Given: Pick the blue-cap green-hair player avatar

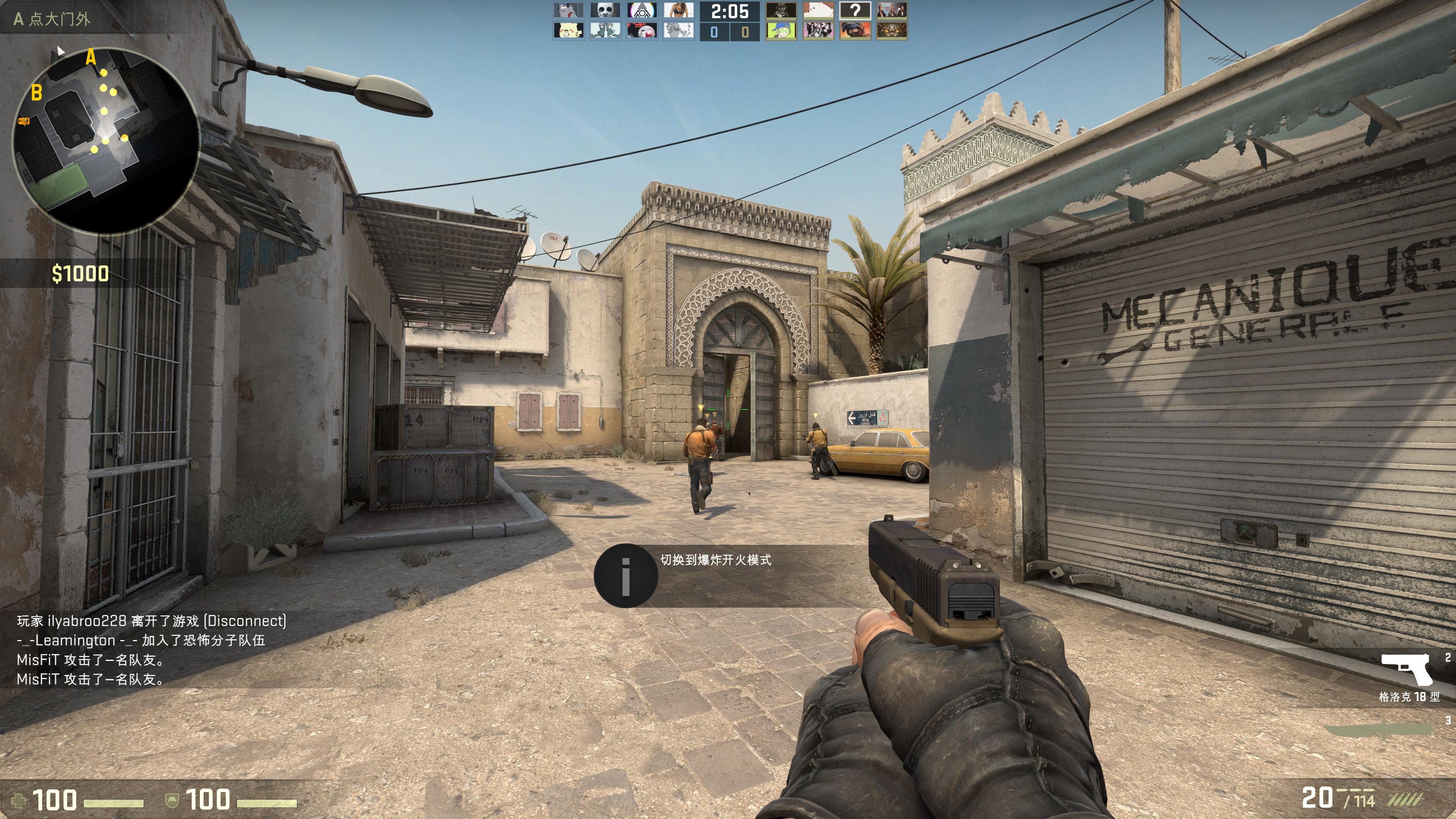Looking at the screenshot, I should [x=781, y=30].
